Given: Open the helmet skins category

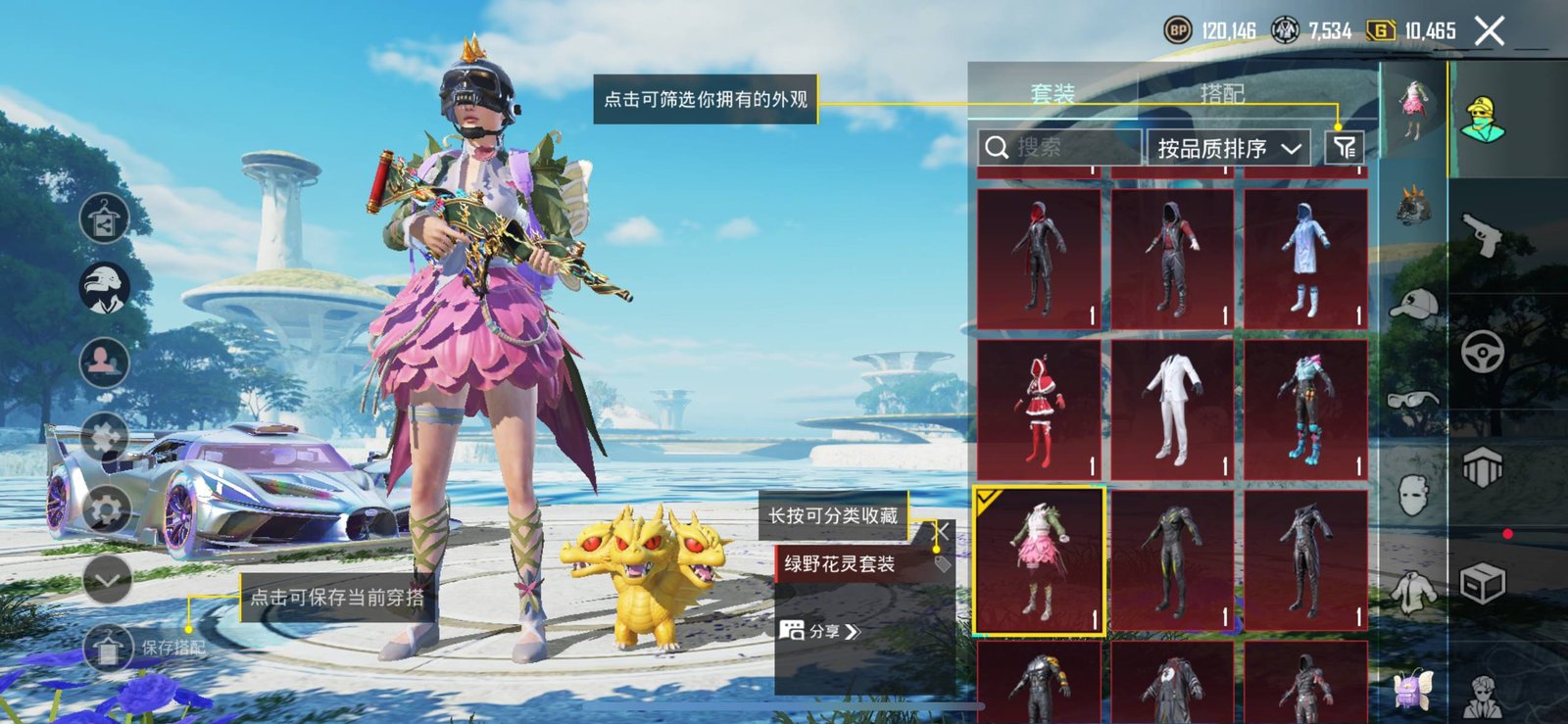Looking at the screenshot, I should [1413, 207].
